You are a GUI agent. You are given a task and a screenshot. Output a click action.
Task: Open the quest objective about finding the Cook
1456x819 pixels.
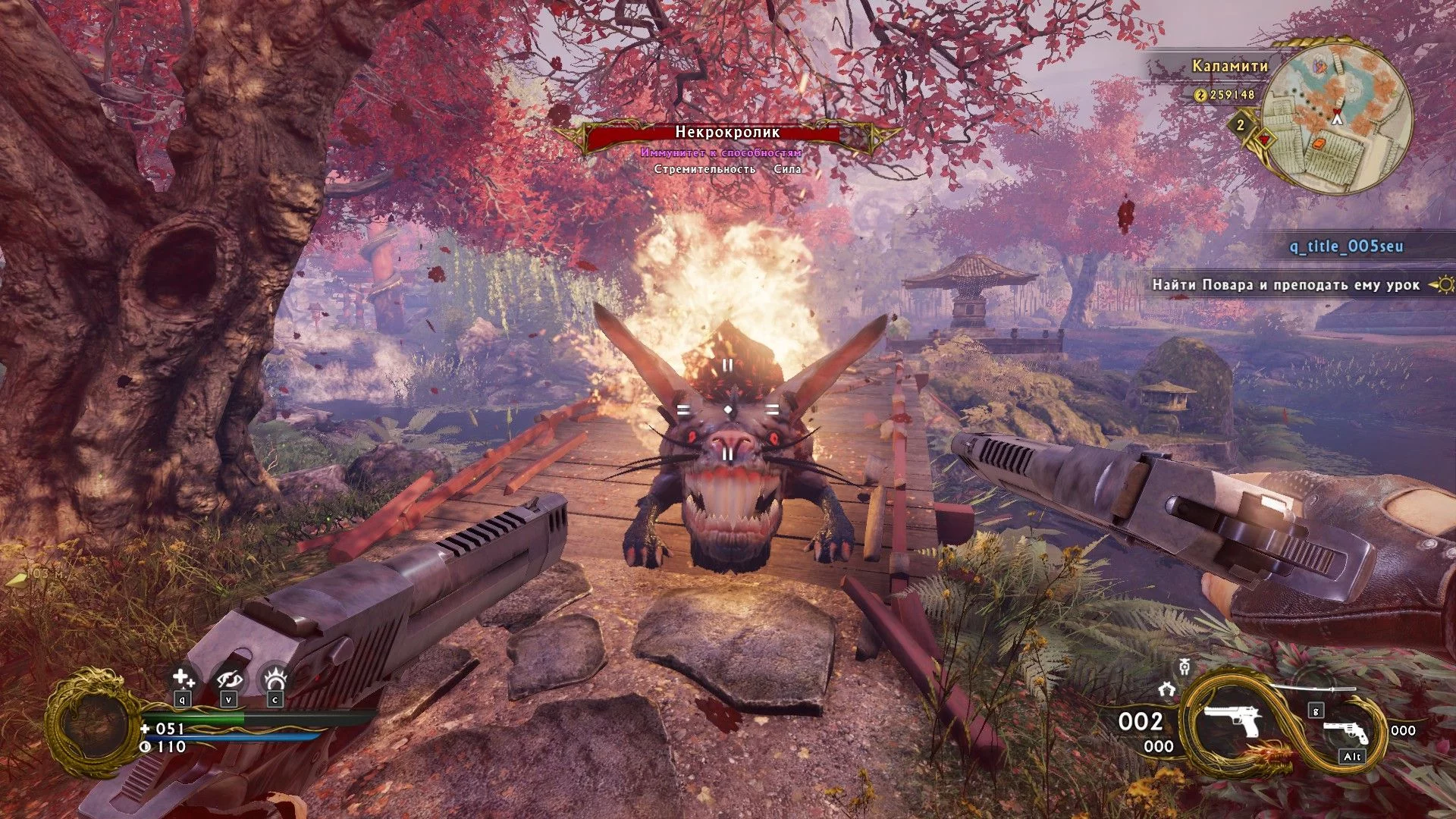click(x=1285, y=285)
